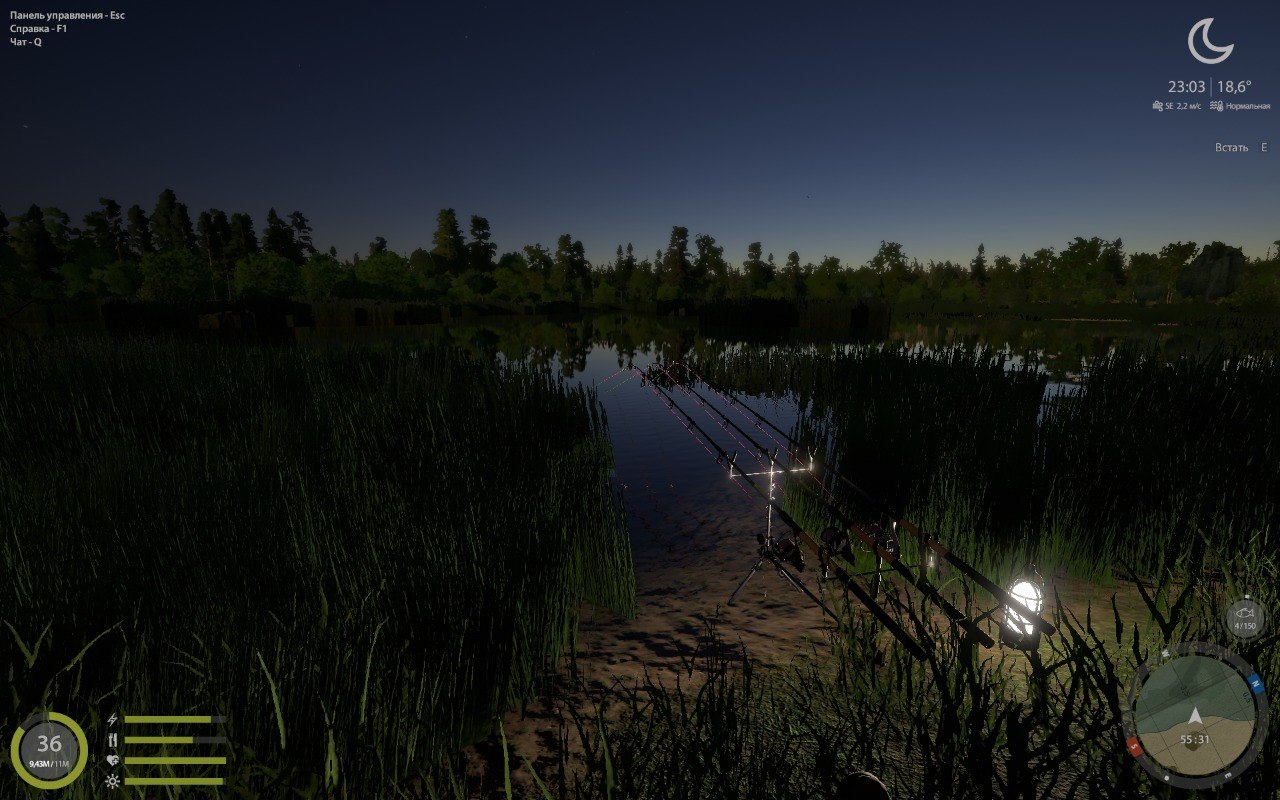1280x800 pixels.
Task: Click the hunger cutlery icon
Action: point(112,739)
